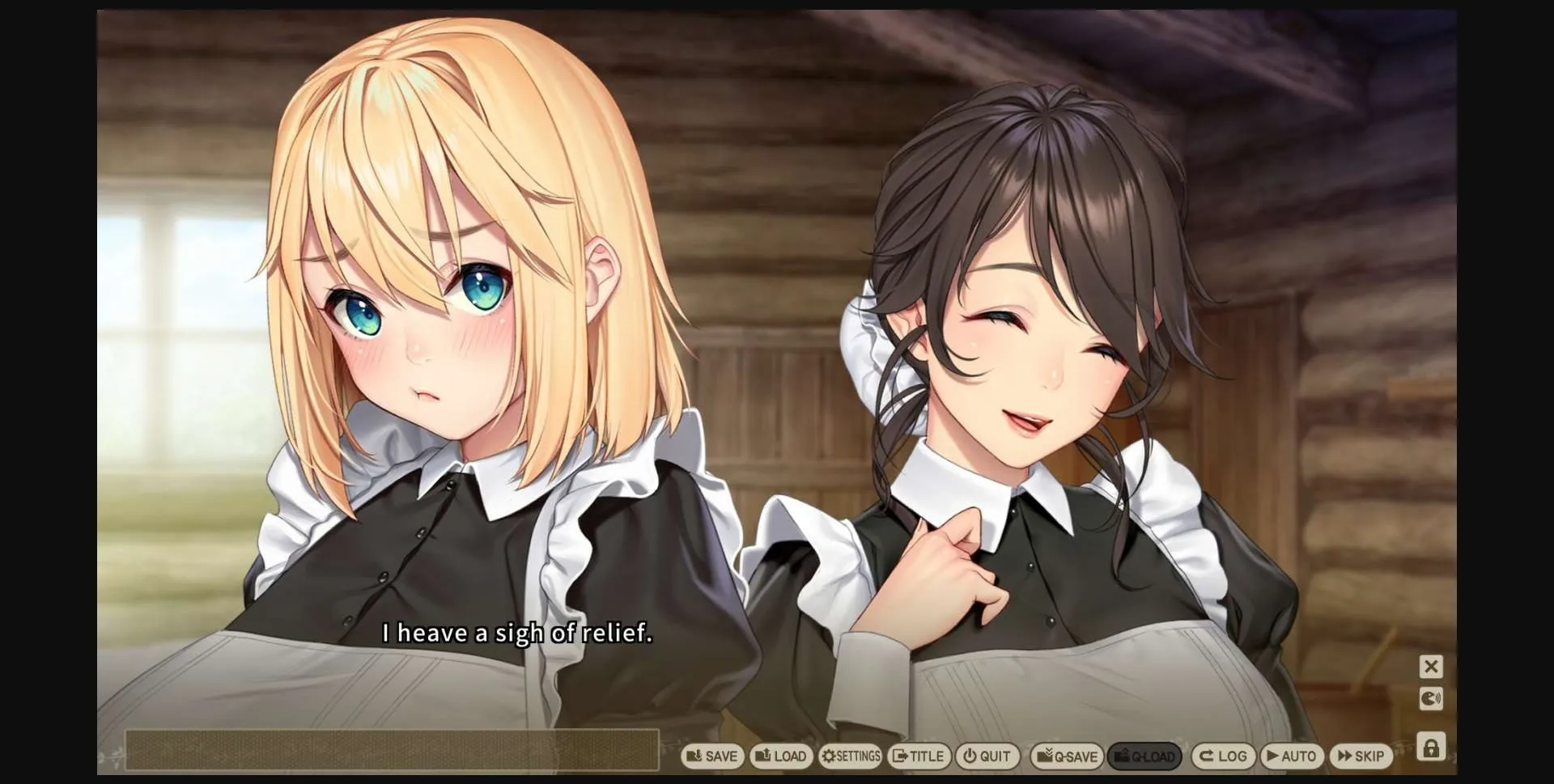
Task: Enable AUTO text advance mode
Action: click(1293, 756)
